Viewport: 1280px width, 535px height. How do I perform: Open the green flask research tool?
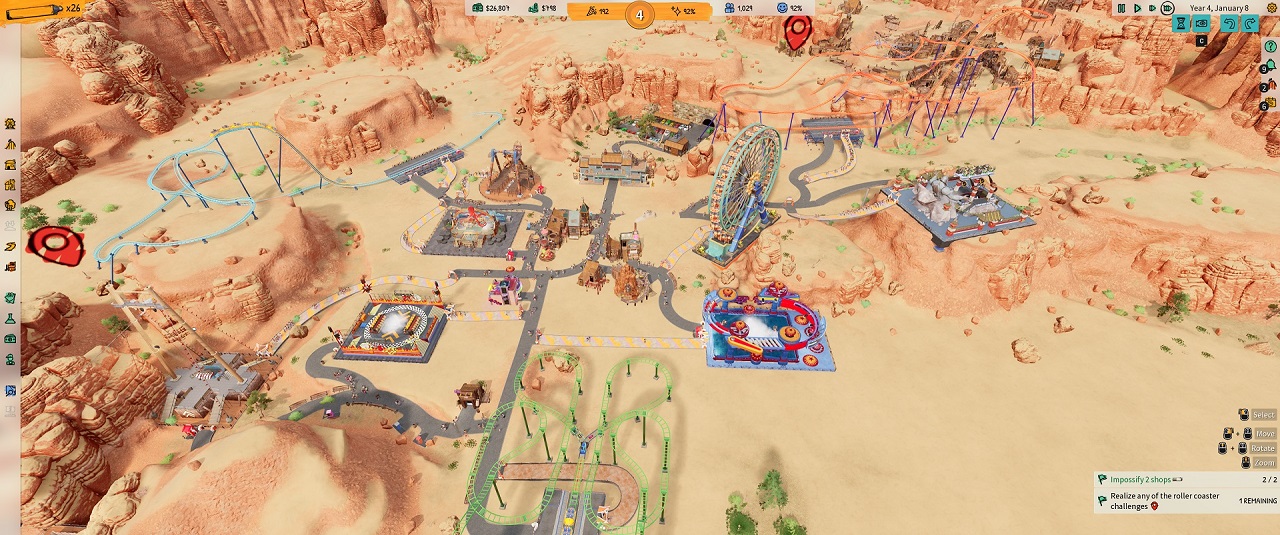click(x=10, y=318)
